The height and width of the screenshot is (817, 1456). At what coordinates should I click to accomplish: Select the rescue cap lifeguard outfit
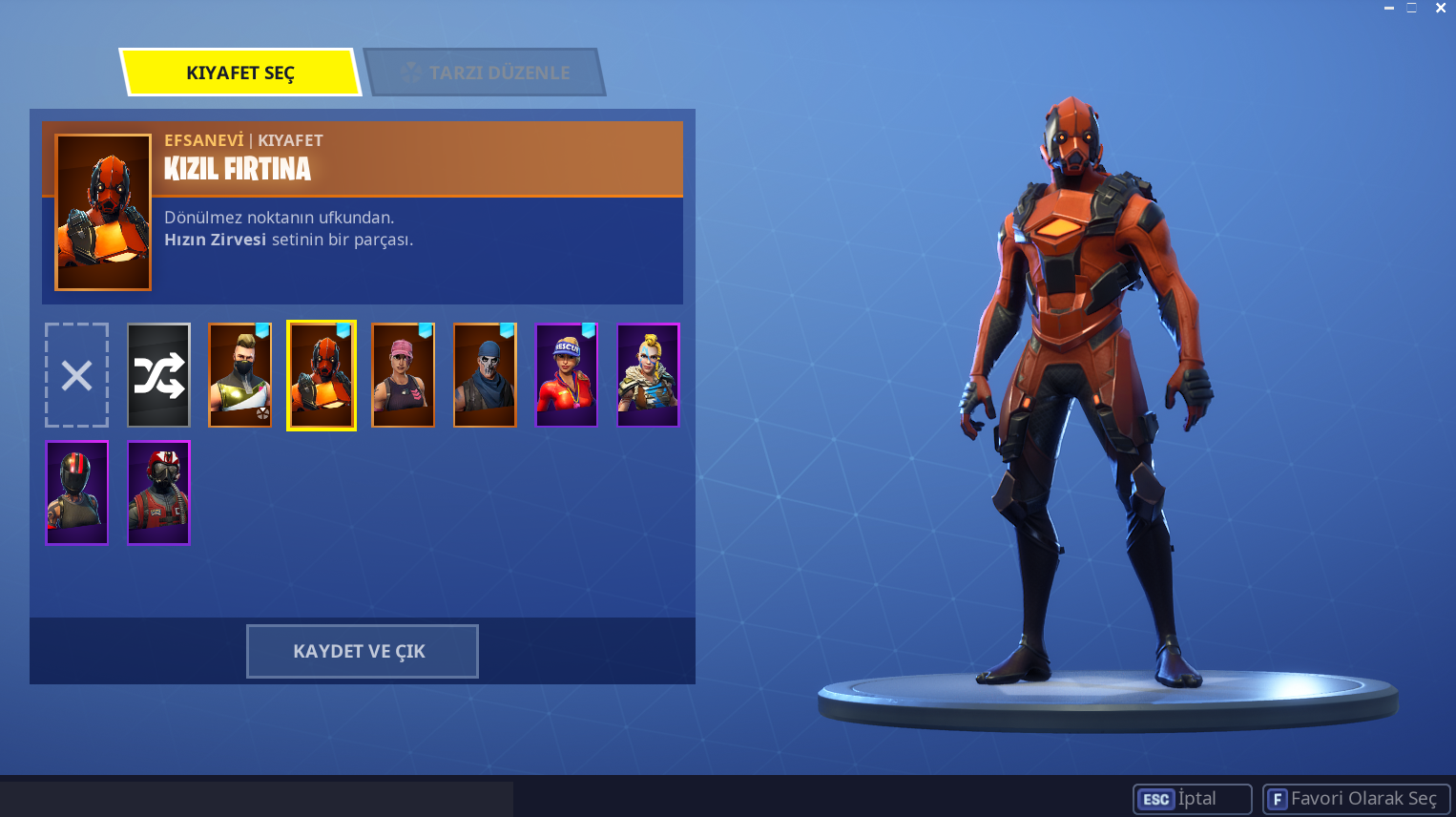click(x=566, y=375)
